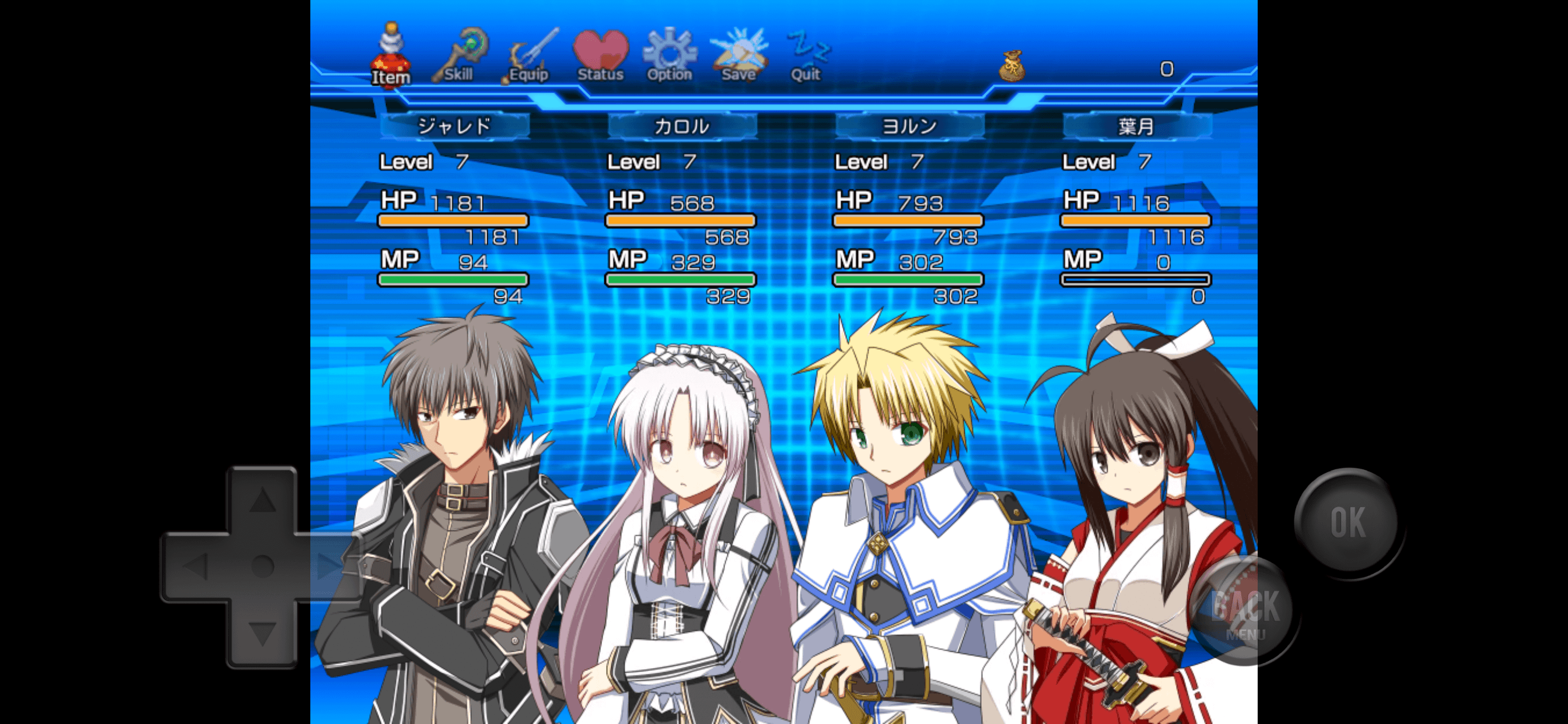Image resolution: width=1568 pixels, height=724 pixels.
Task: Select Quit from the menu bar
Action: coord(806,57)
